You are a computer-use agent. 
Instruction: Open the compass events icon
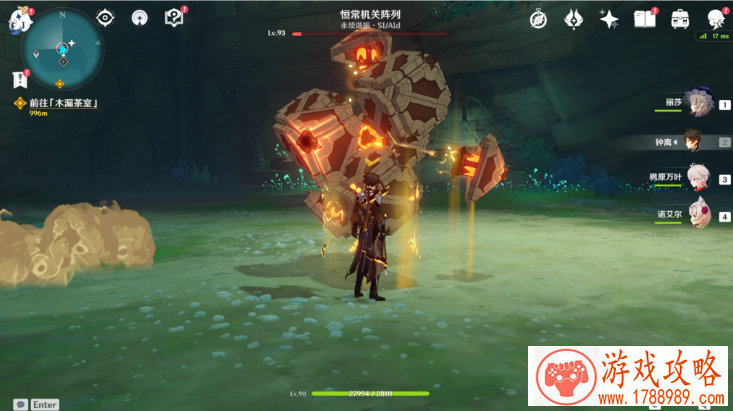(x=538, y=18)
